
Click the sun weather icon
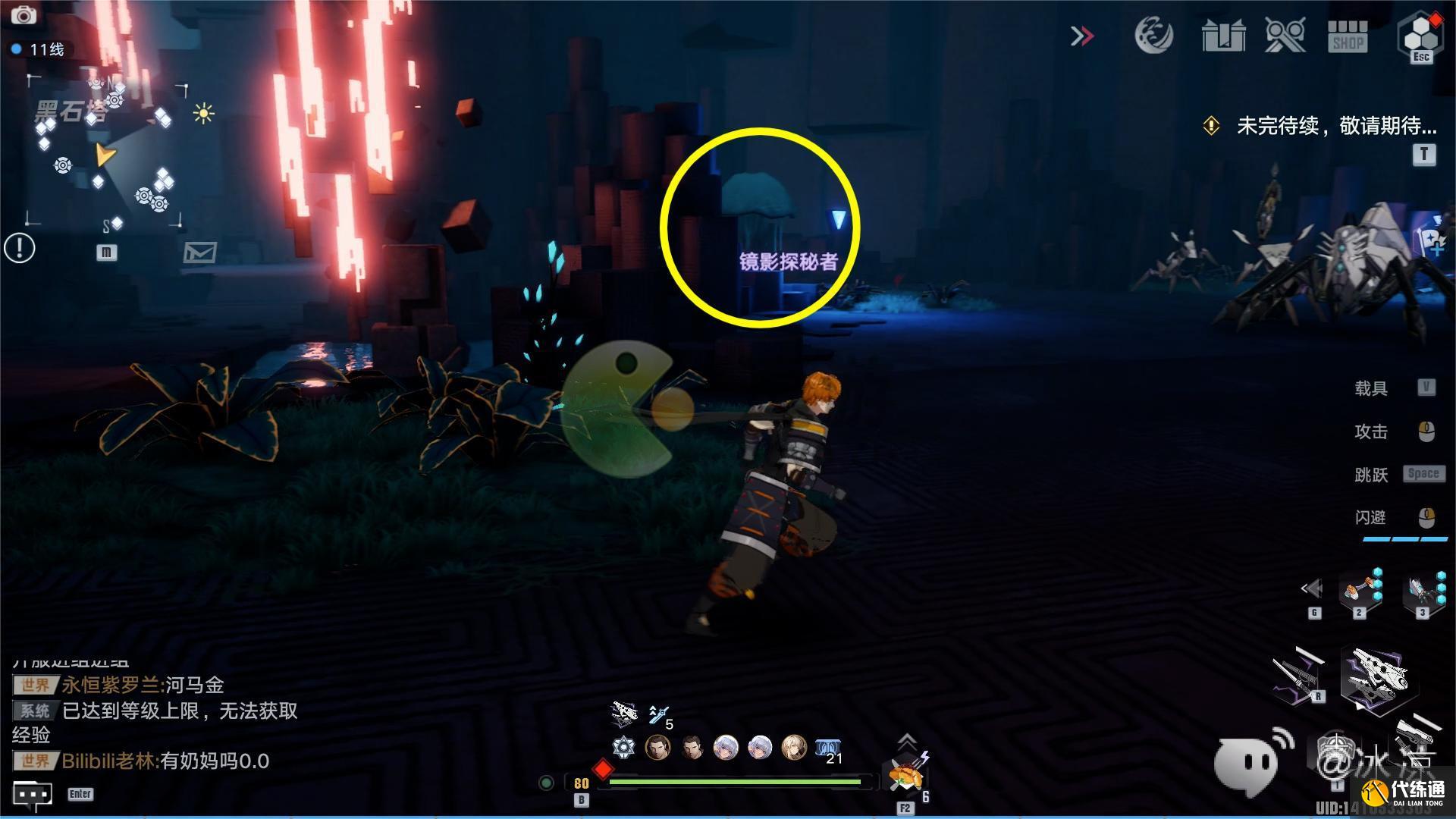203,114
